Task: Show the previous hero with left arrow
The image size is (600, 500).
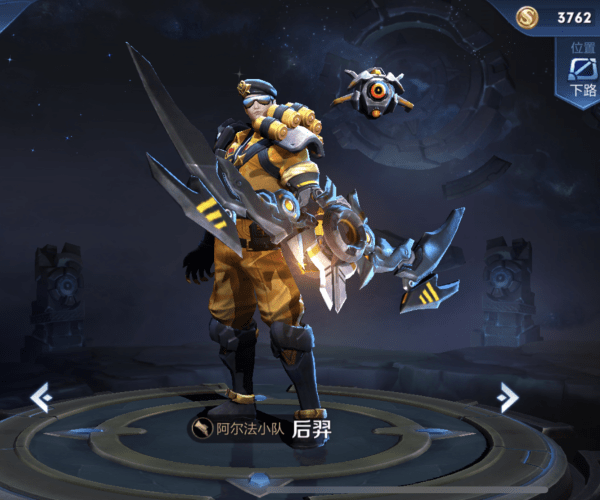Action: click(41, 397)
